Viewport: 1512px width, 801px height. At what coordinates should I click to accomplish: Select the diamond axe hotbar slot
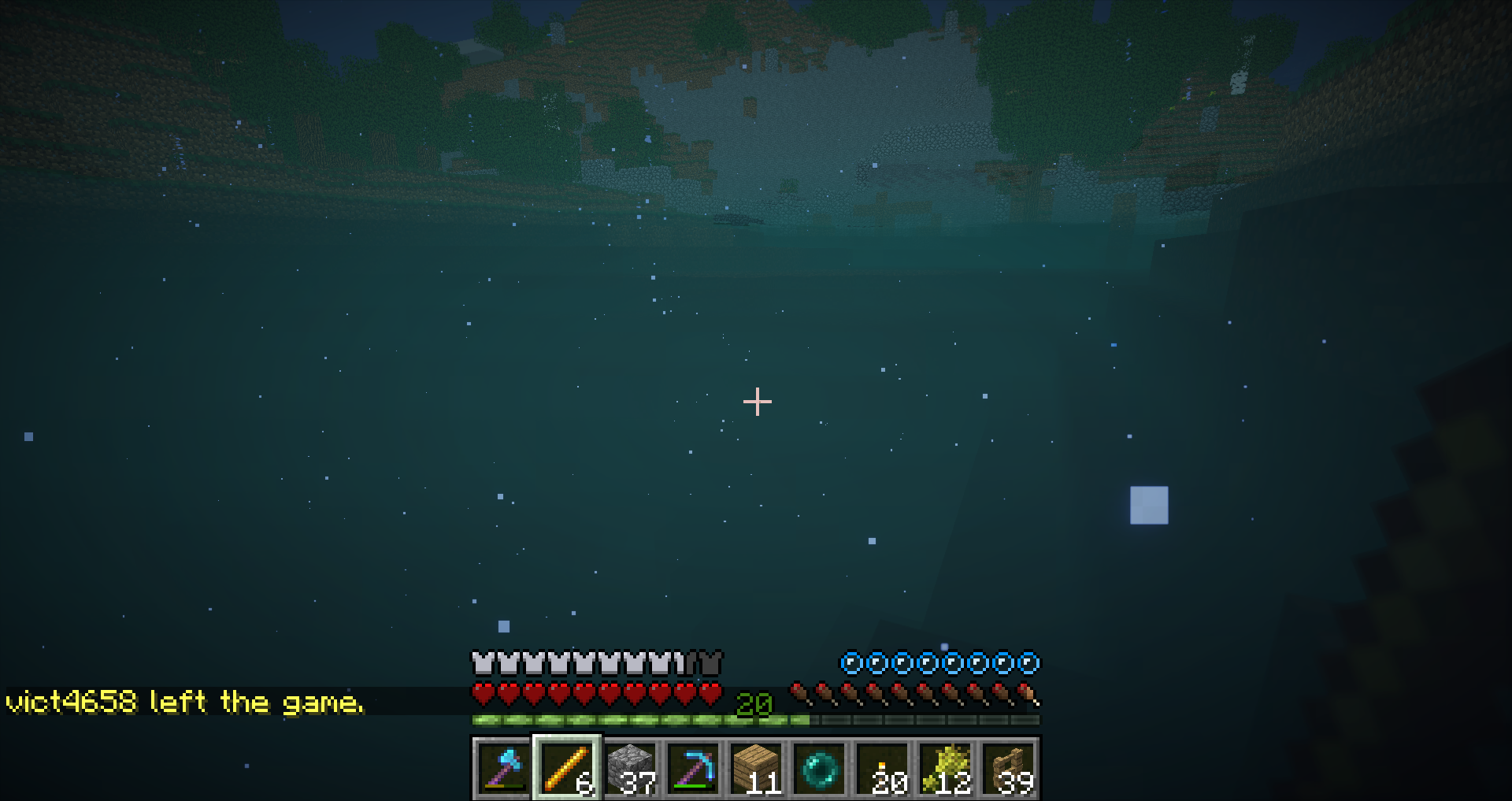tap(503, 768)
